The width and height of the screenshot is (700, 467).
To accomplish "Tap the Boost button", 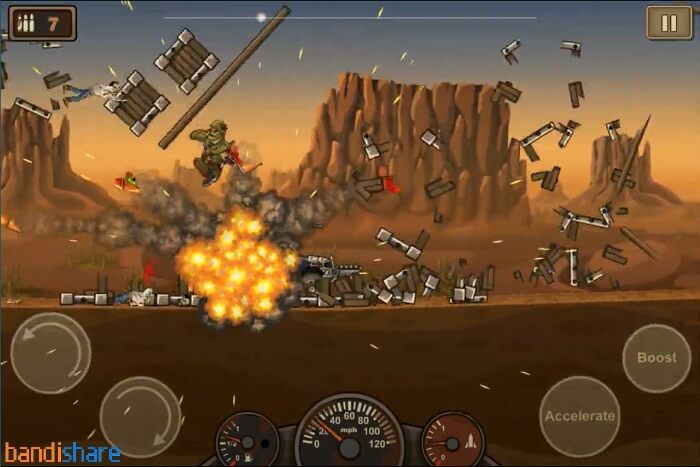I will [x=656, y=358].
